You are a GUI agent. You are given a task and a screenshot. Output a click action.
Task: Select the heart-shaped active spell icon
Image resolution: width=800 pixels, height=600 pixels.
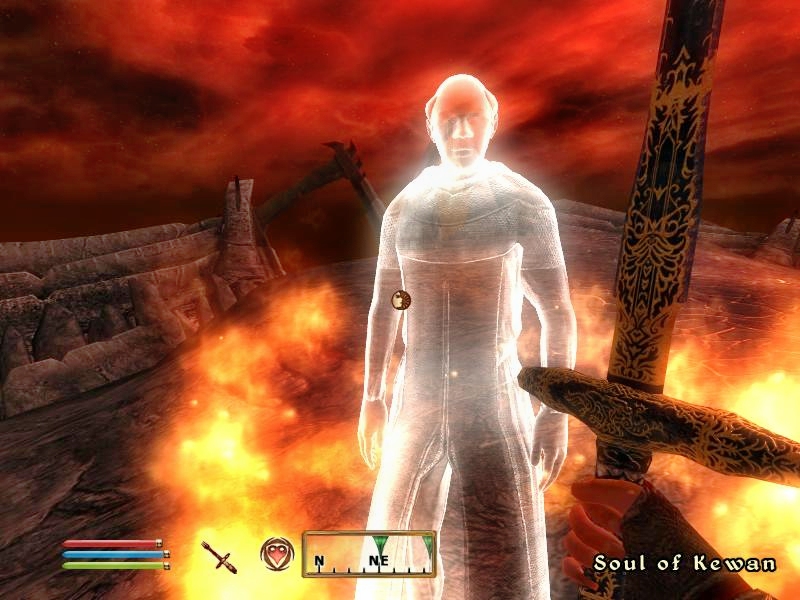(x=276, y=553)
